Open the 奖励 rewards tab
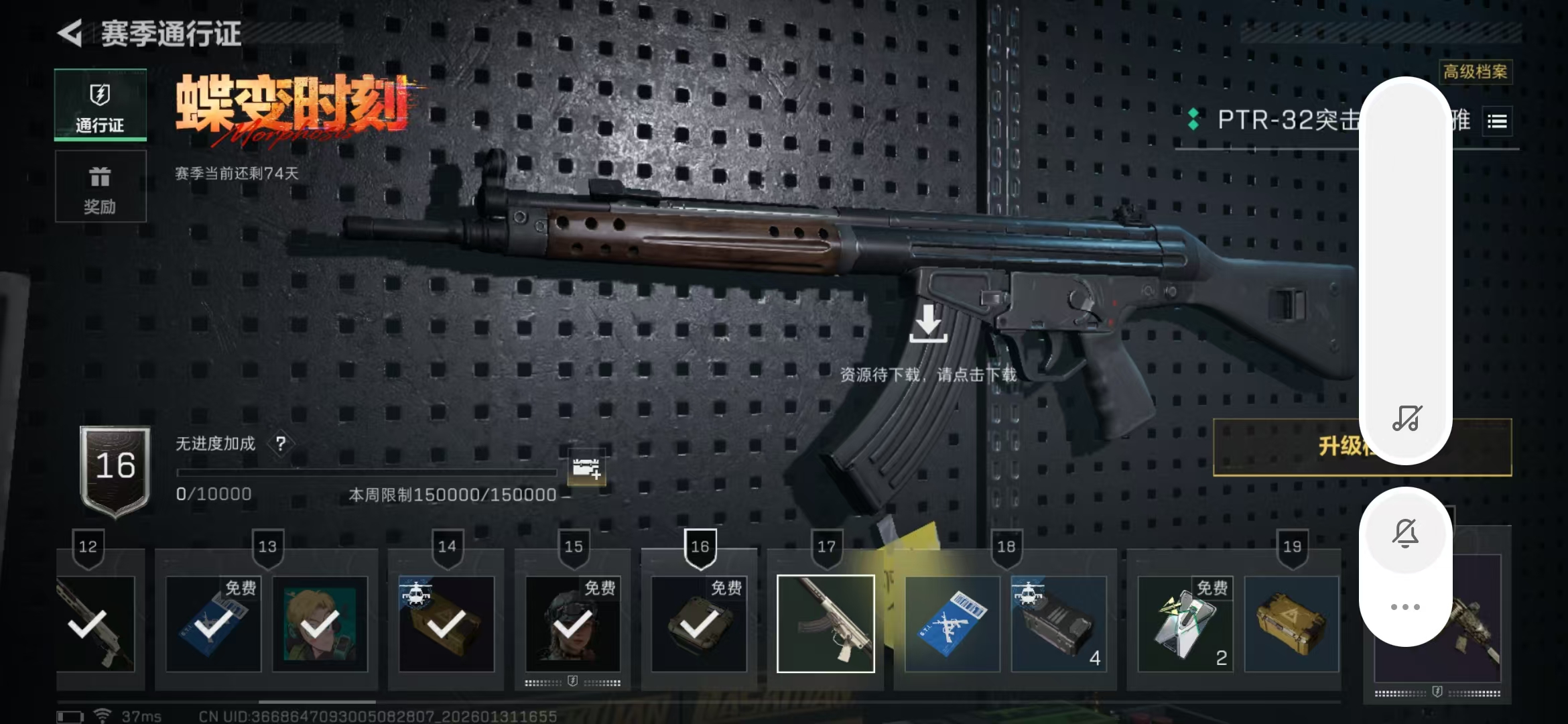Image resolution: width=1568 pixels, height=724 pixels. (x=101, y=187)
